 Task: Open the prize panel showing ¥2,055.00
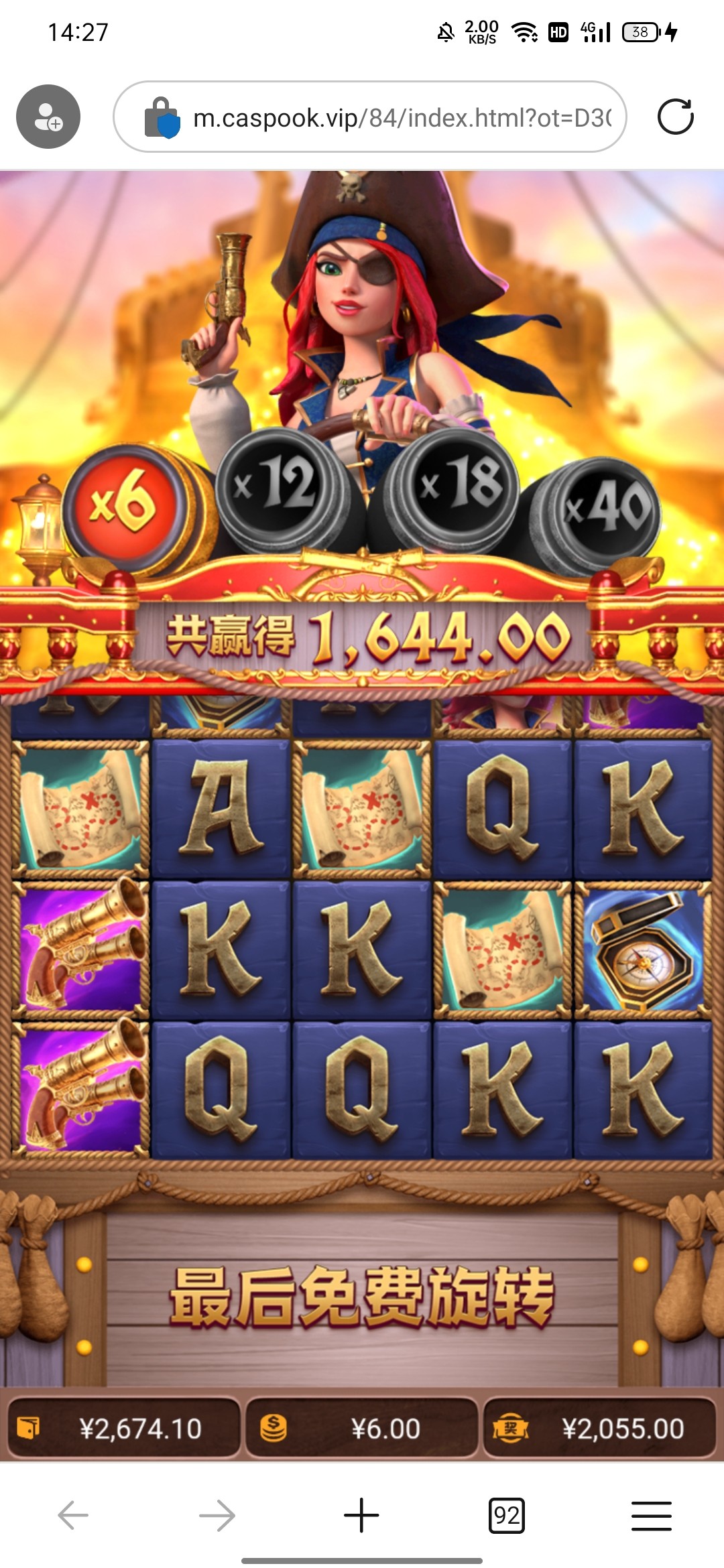click(x=600, y=1428)
